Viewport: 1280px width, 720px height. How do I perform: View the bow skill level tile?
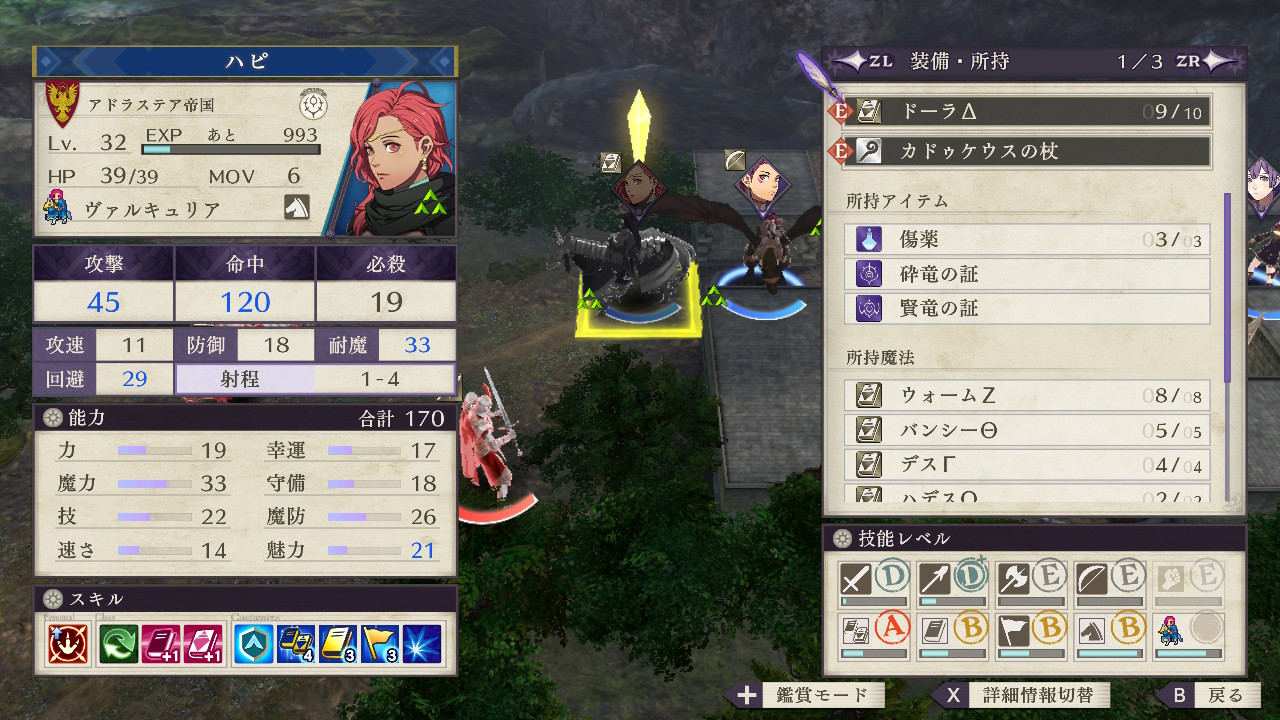1110,582
